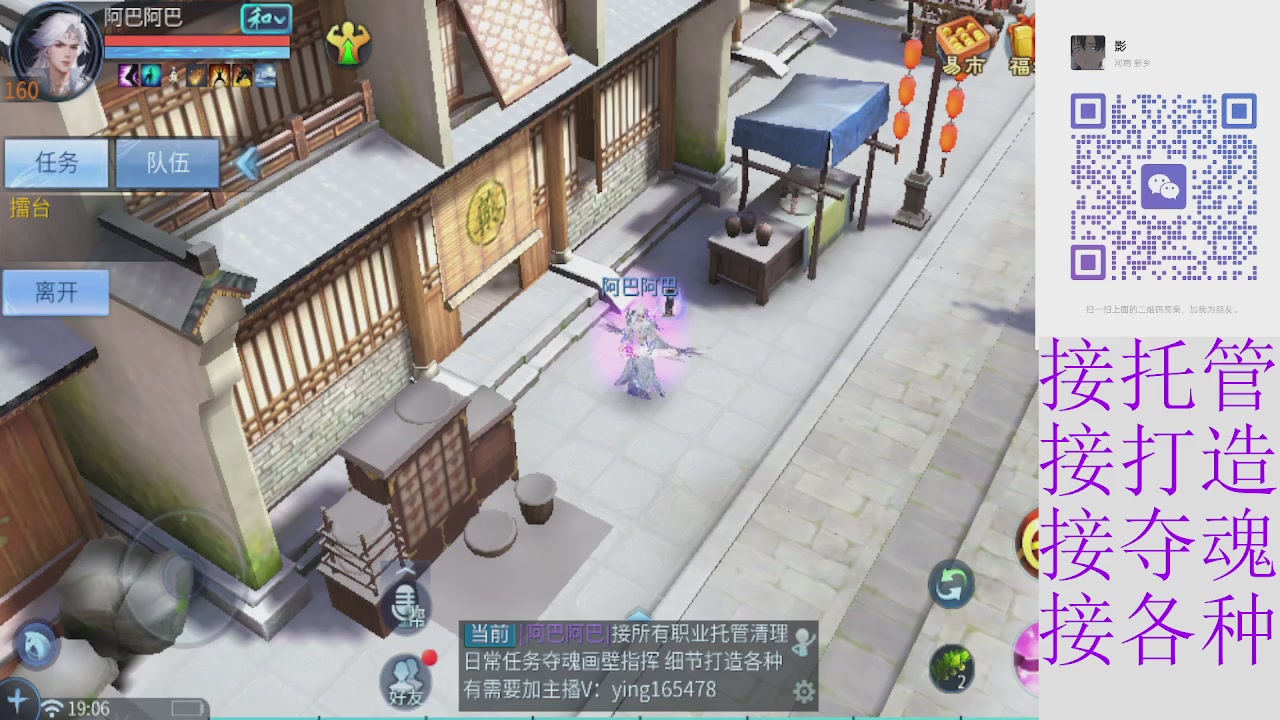
Task: Switch to the 任务 tab
Action: pyautogui.click(x=56, y=164)
